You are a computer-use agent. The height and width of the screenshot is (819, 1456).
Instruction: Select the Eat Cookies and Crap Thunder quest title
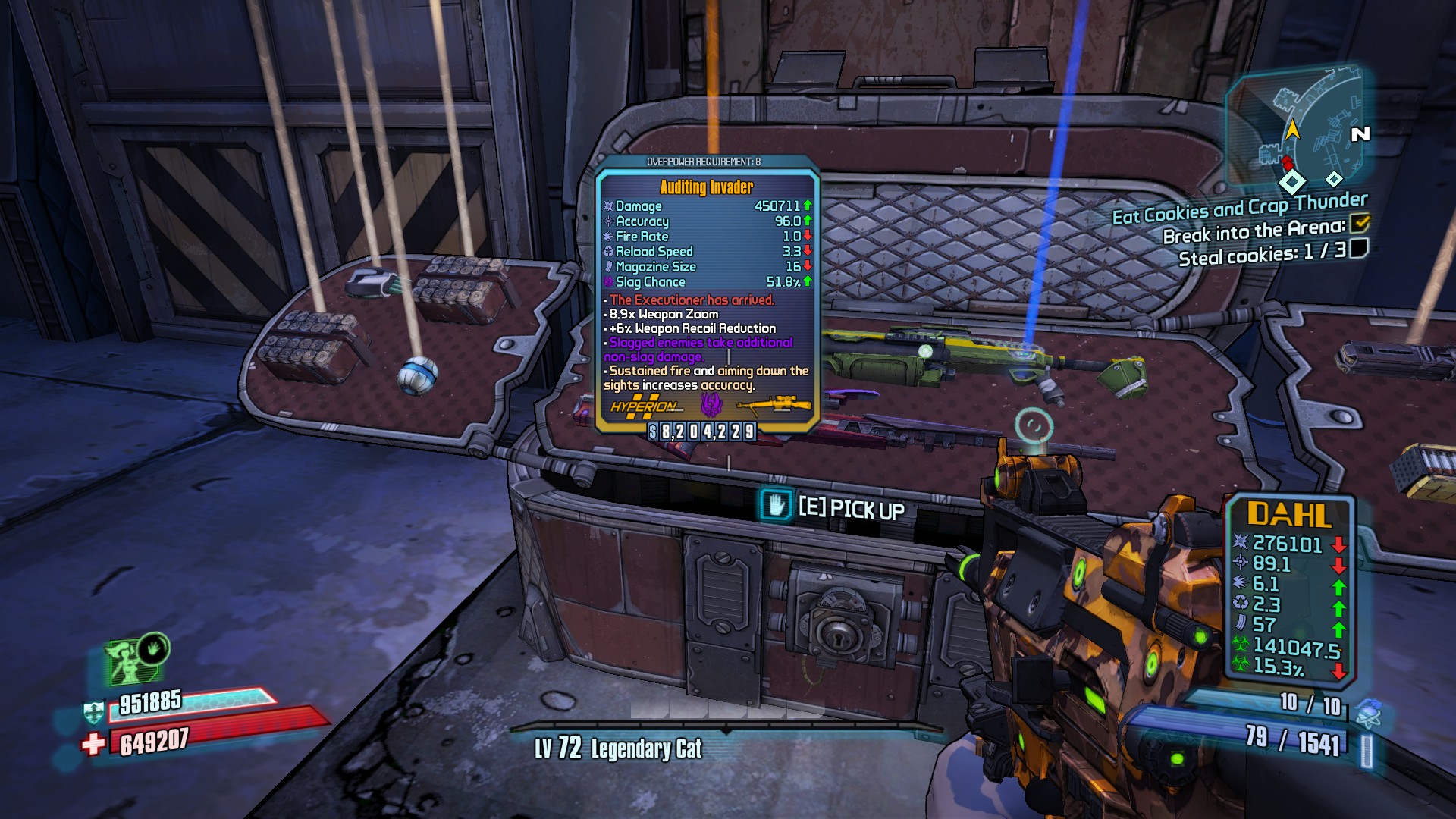coord(1239,208)
